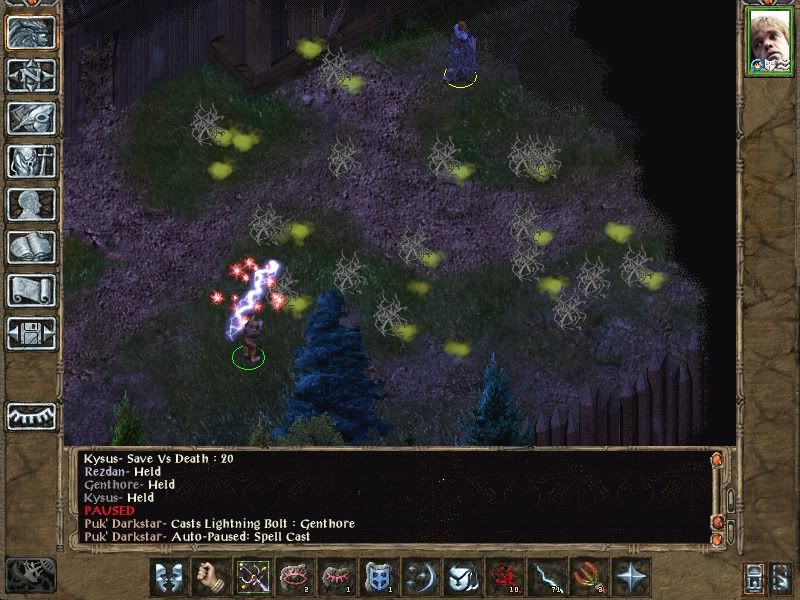Select the crescent moon ability
800x600 pixels.
point(420,577)
